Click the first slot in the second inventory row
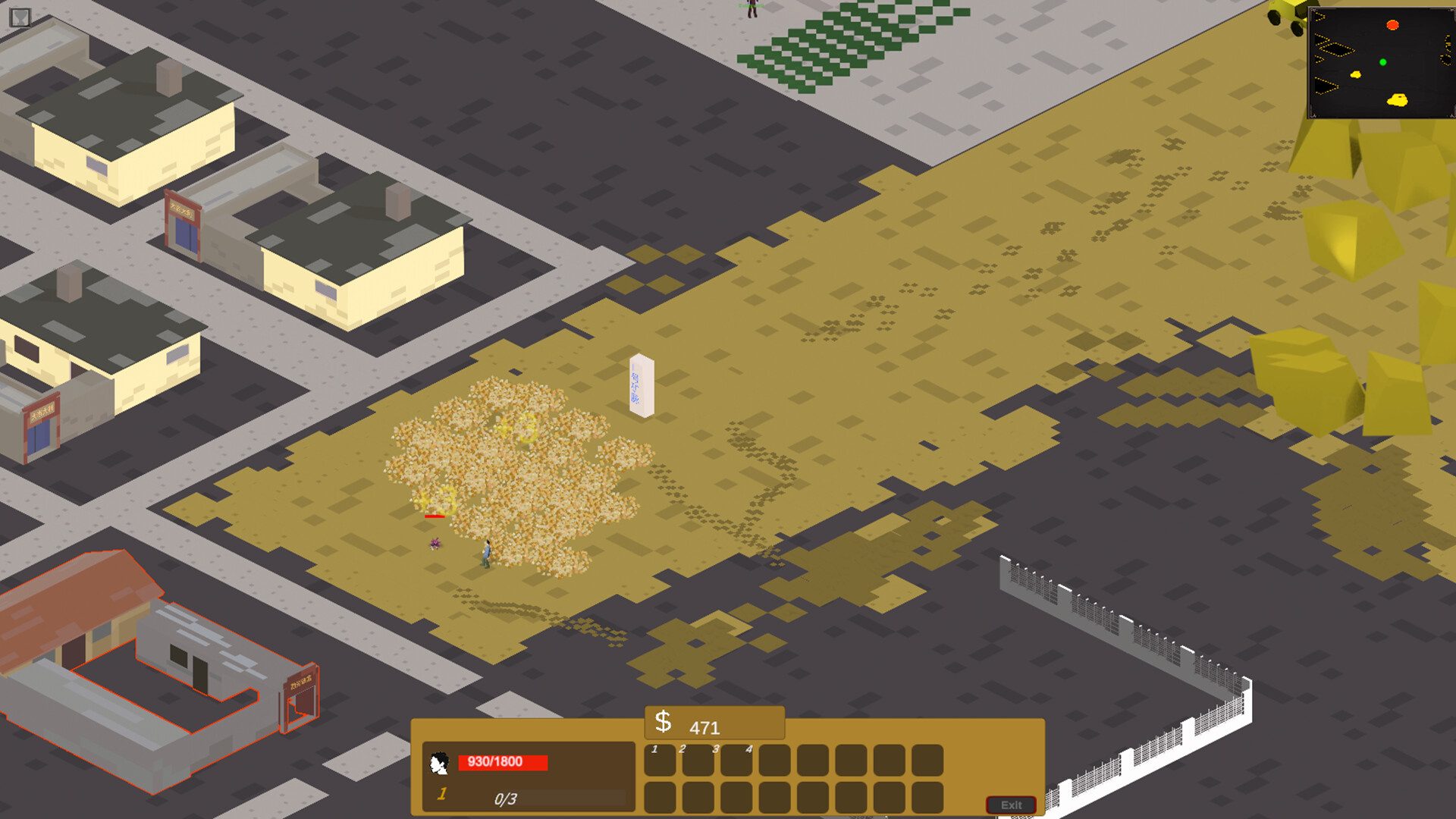The width and height of the screenshot is (1456, 819). coord(661,797)
